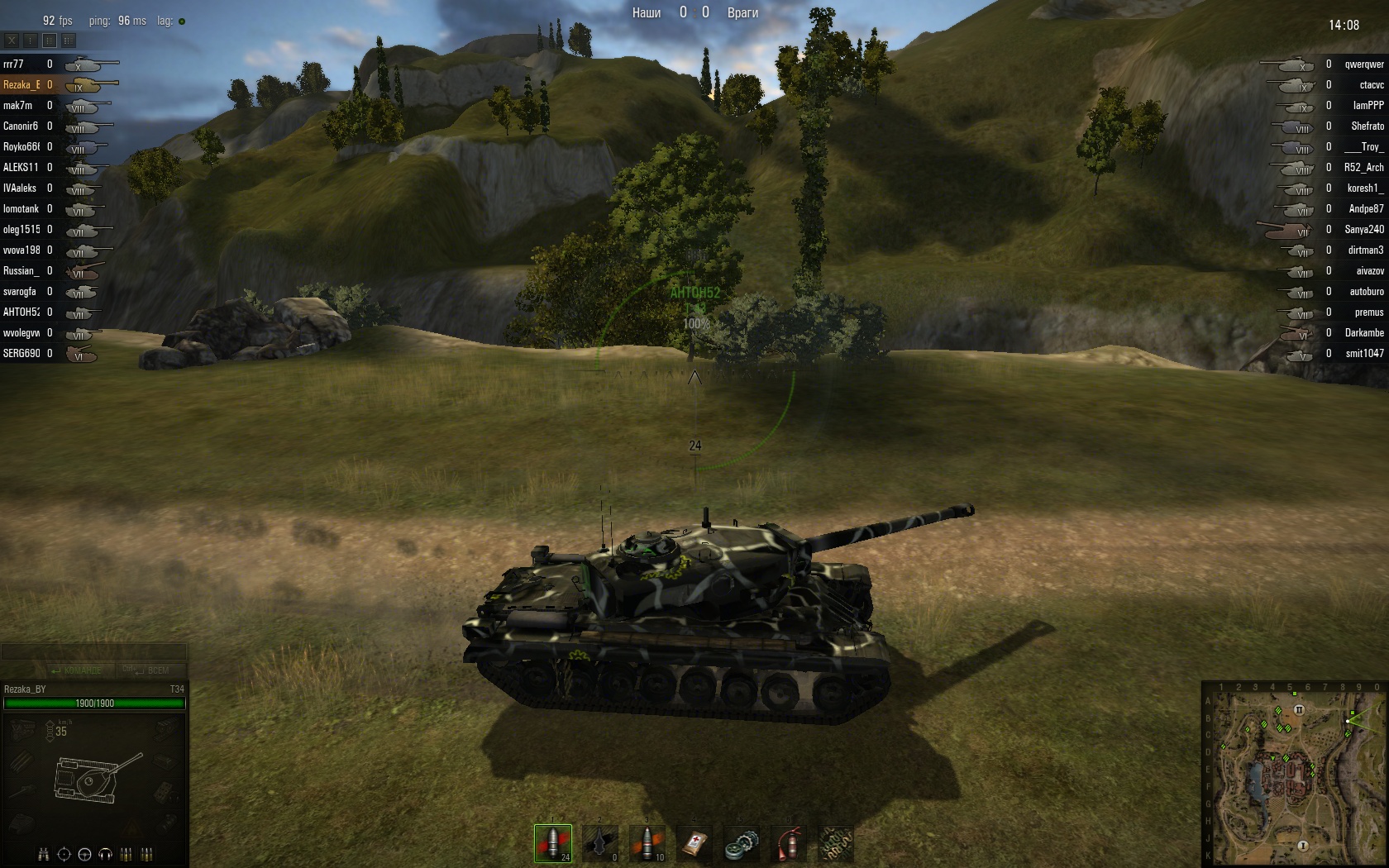Switch to the high-explosive shell with 10 rounds
The image size is (1389, 868).
click(x=647, y=844)
